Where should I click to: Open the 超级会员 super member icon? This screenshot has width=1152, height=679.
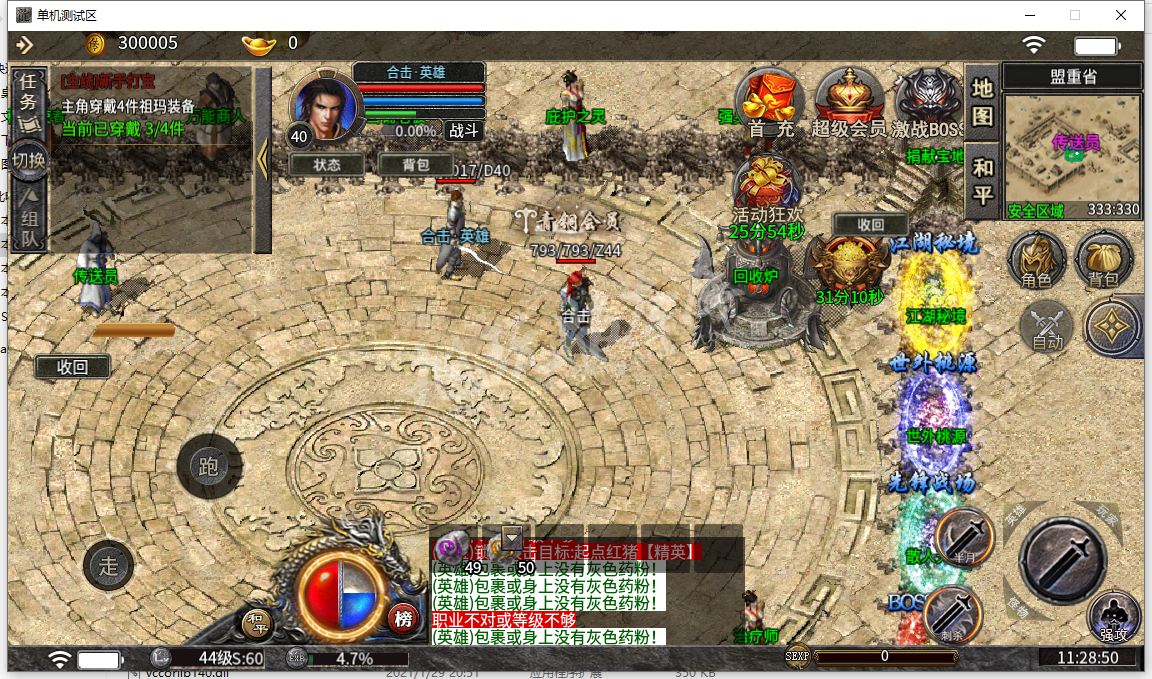[x=848, y=100]
